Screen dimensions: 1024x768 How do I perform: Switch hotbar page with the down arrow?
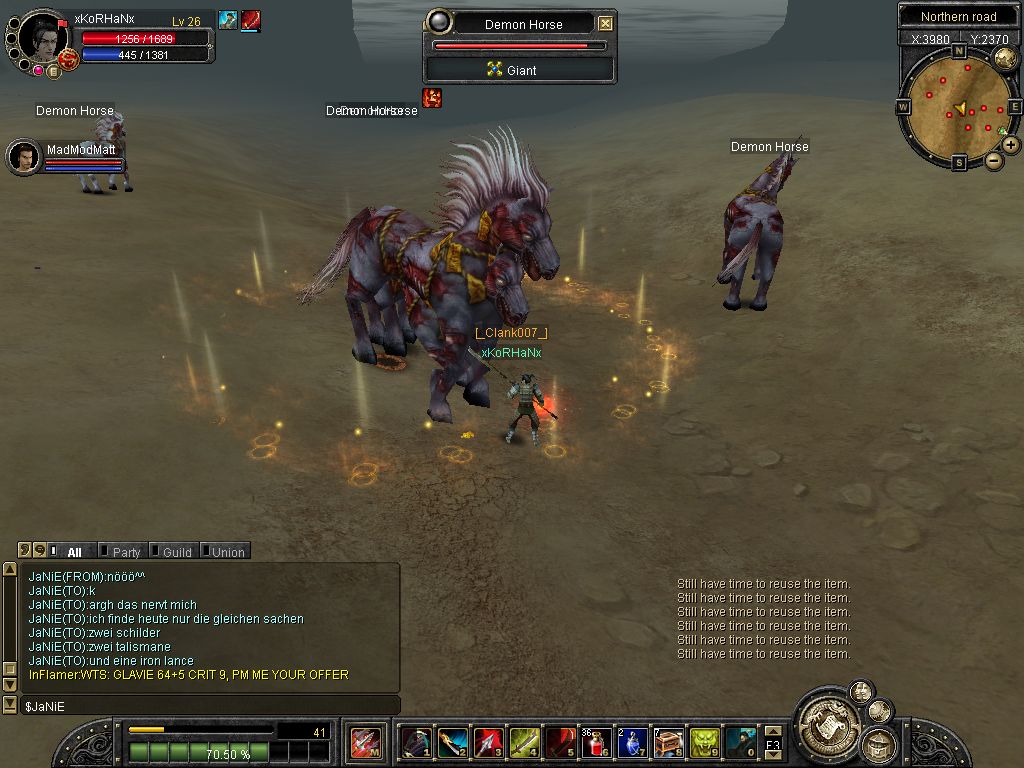773,754
